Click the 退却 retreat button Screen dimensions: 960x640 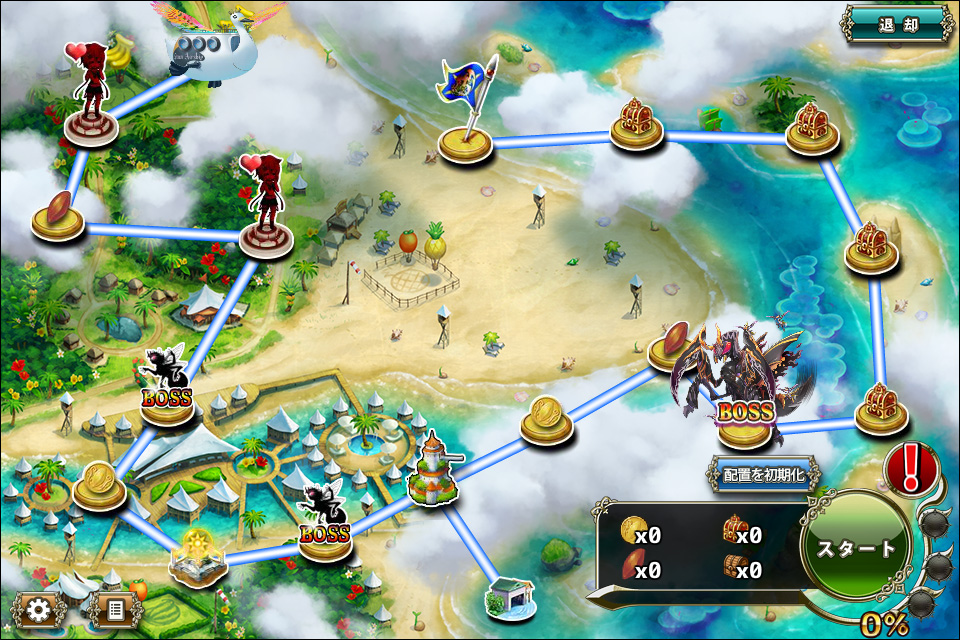pos(897,23)
